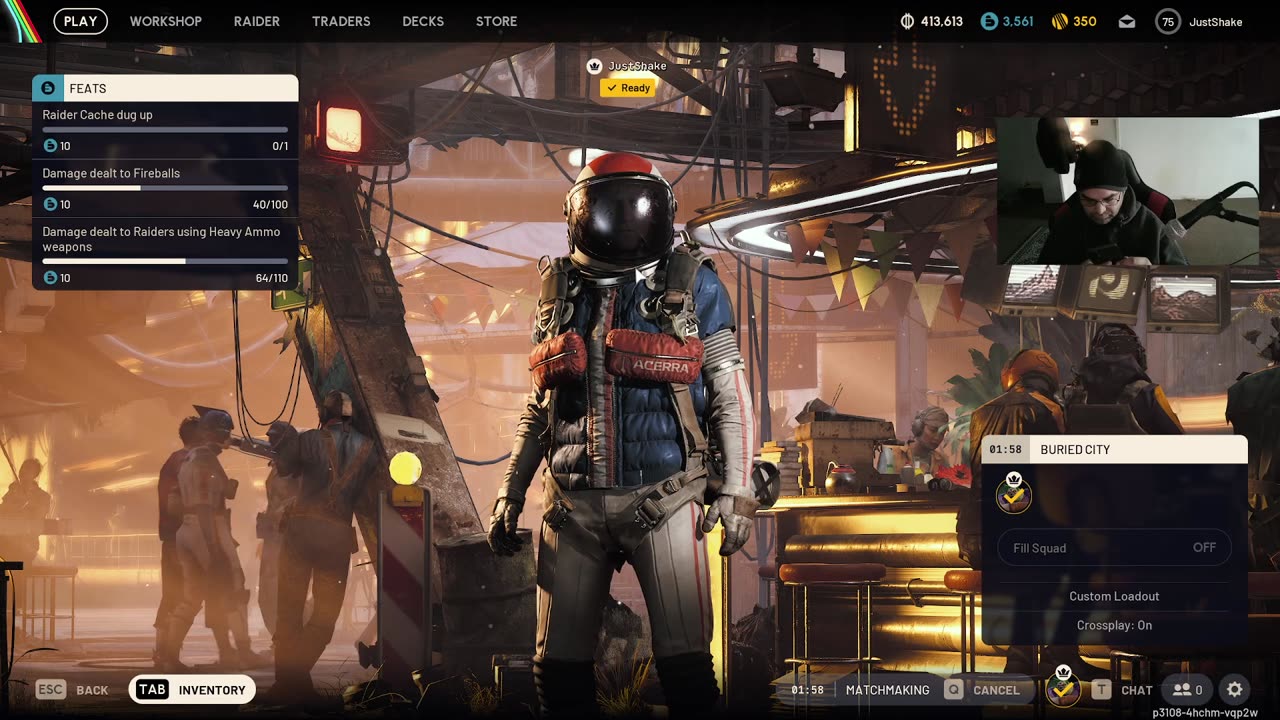The width and height of the screenshot is (1280, 720).
Task: Open the PLAY tab
Action: [x=80, y=21]
